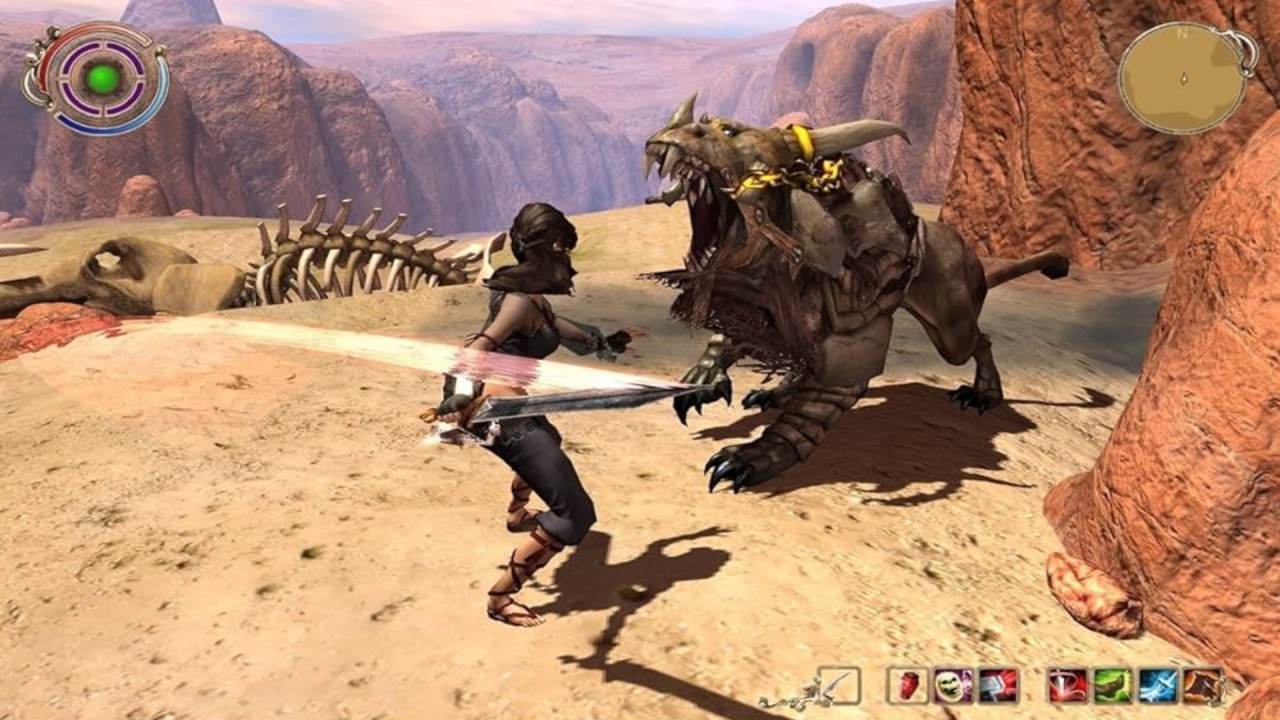Cast the red sword whirl ability
Screen dimensions: 1280x720
(x=1067, y=686)
